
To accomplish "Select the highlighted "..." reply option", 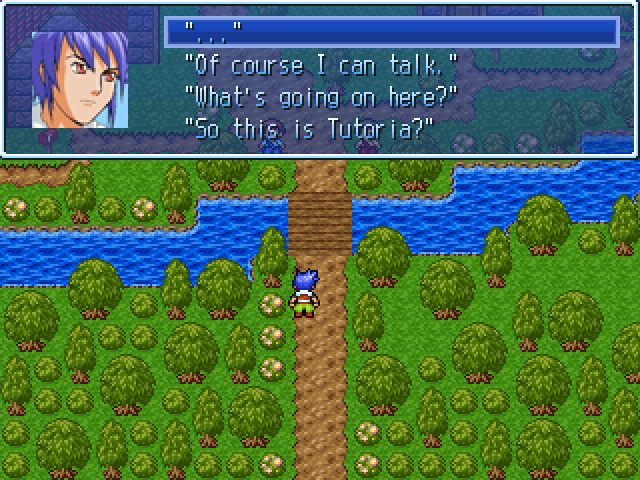I will point(390,33).
